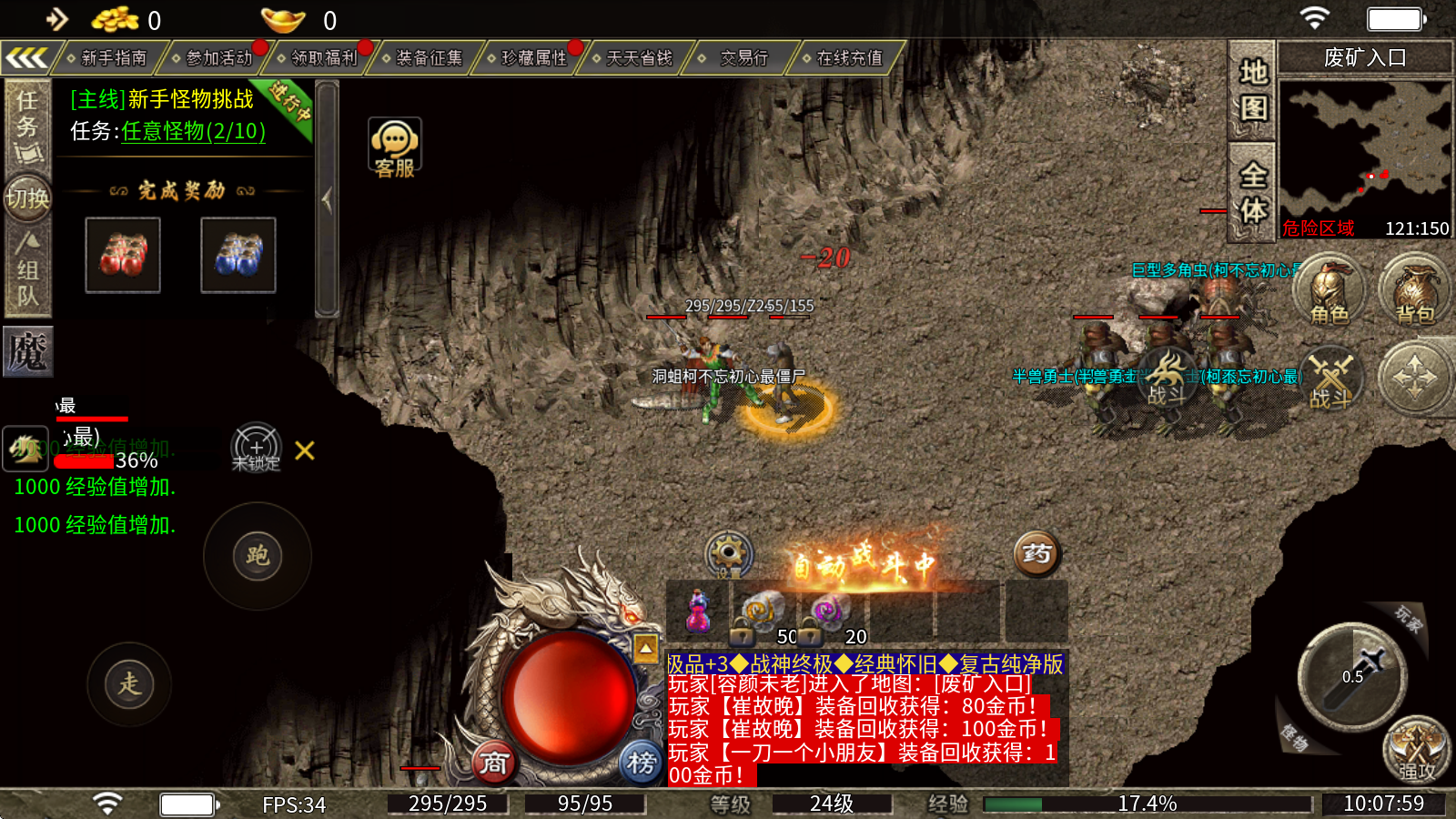Image resolution: width=1456 pixels, height=819 pixels.
Task: Open 在线充值 online recharge
Action: pos(848,58)
